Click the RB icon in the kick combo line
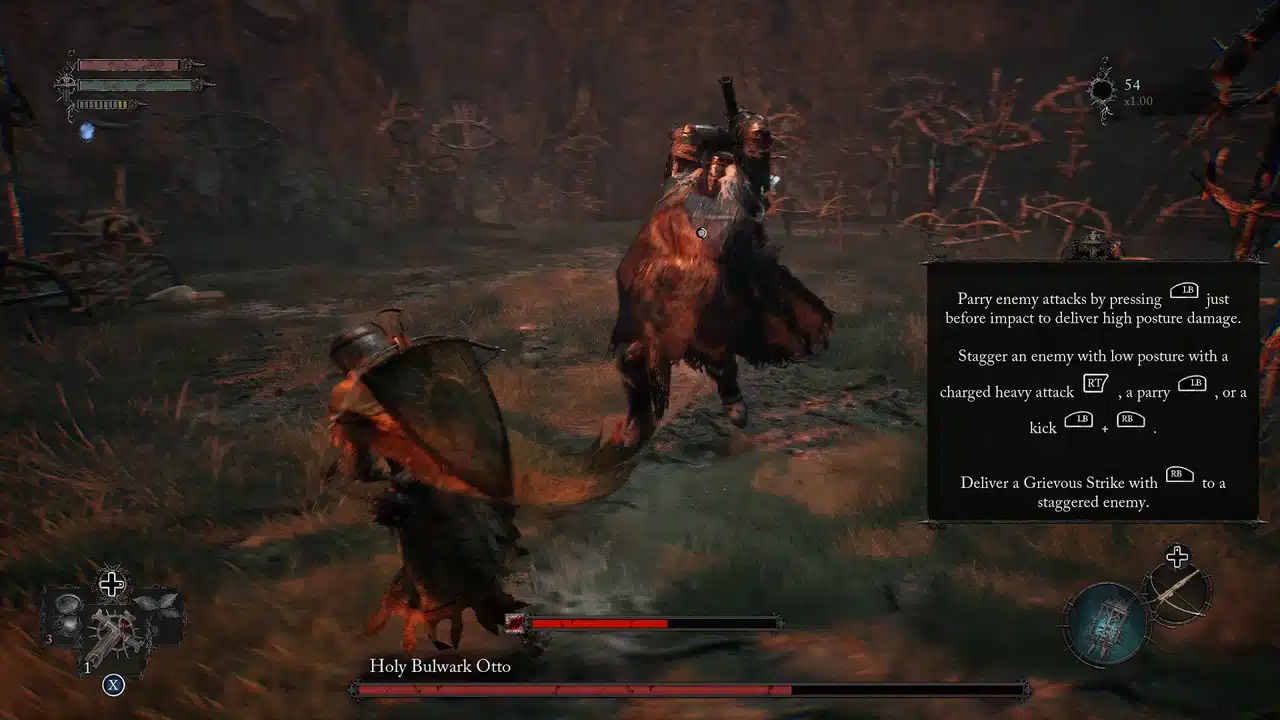The image size is (1280, 720). pyautogui.click(x=1131, y=420)
